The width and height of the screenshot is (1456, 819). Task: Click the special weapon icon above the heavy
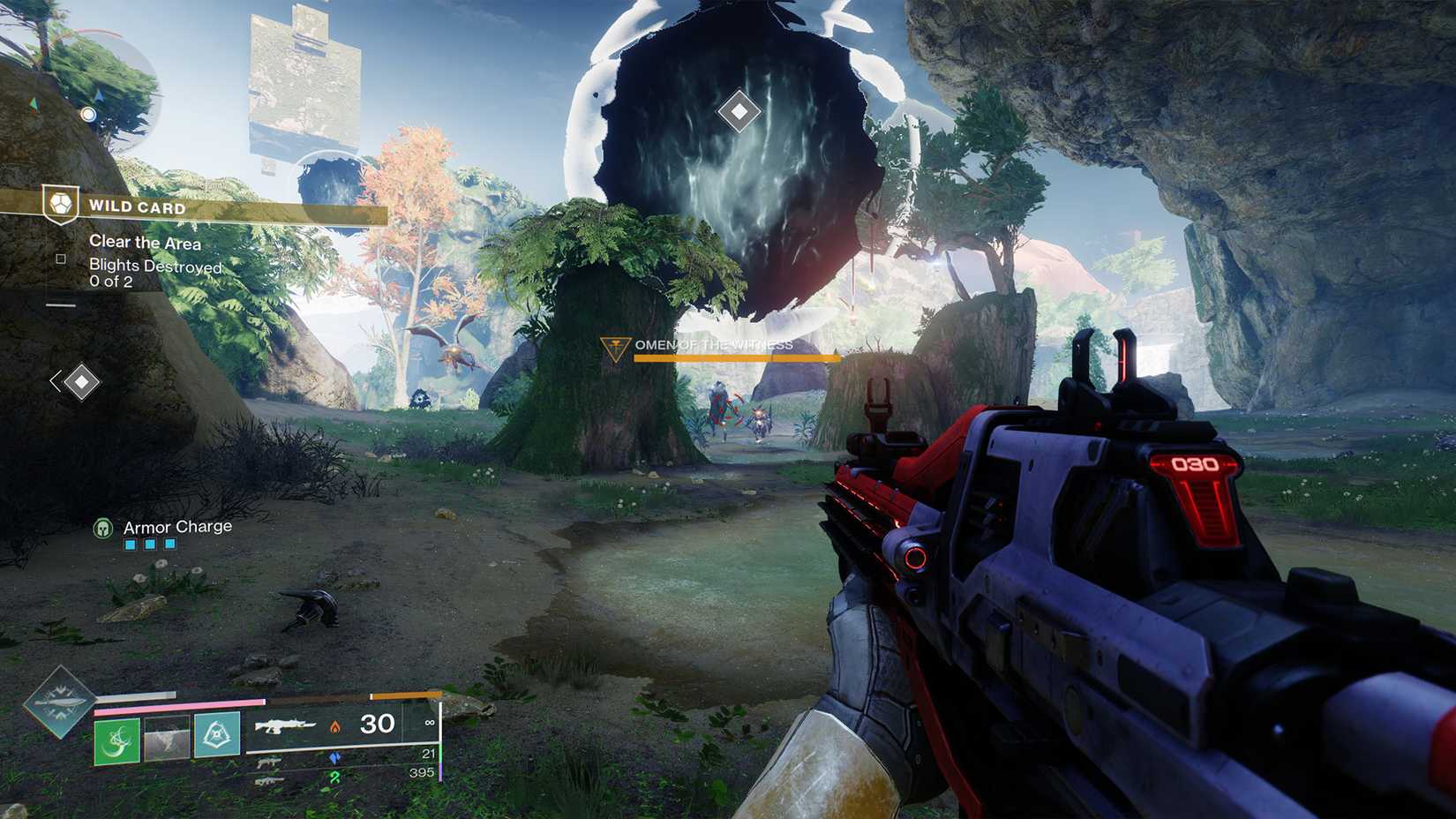[268, 761]
